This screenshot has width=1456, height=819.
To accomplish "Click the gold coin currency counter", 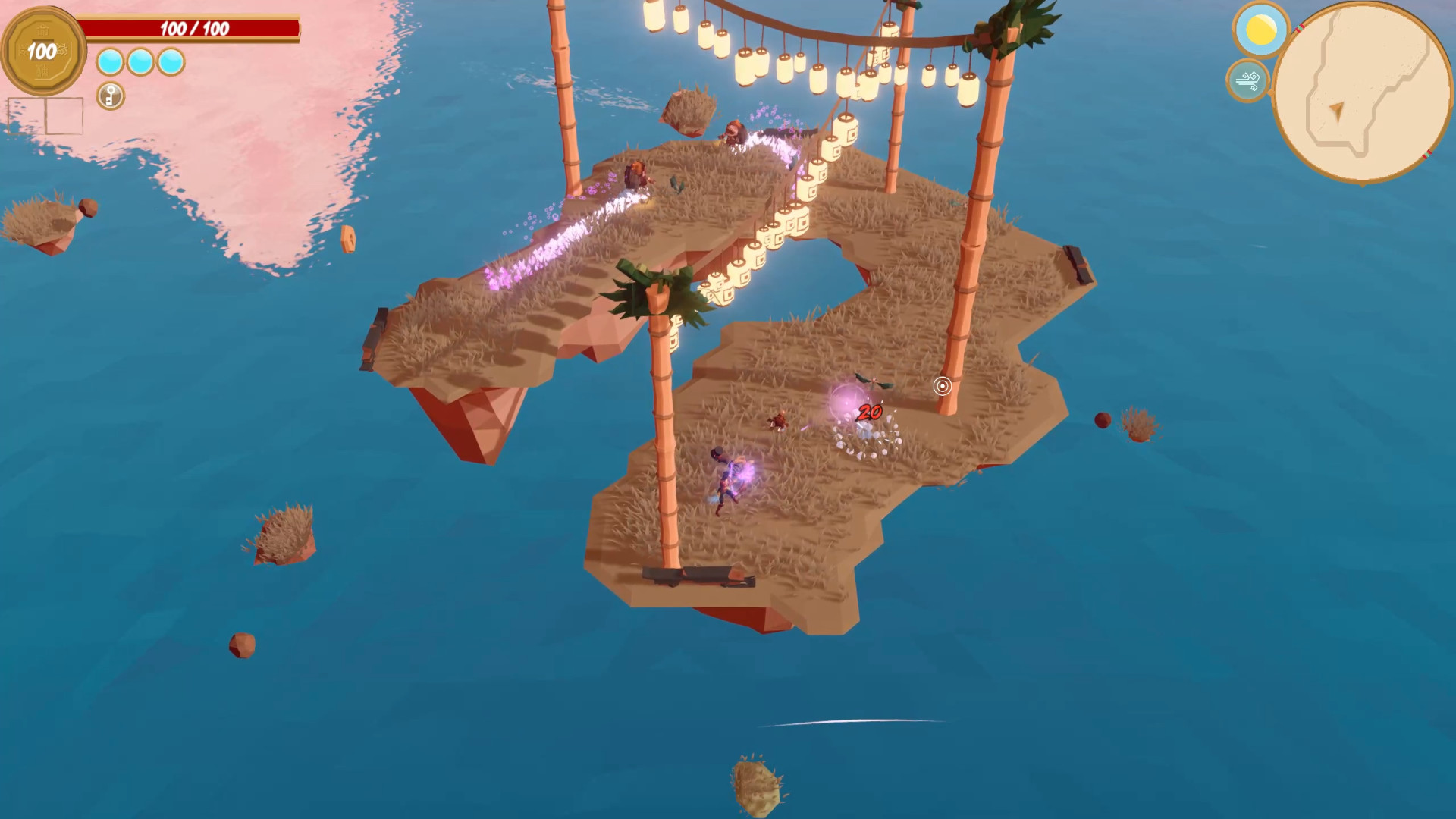I will (x=43, y=49).
